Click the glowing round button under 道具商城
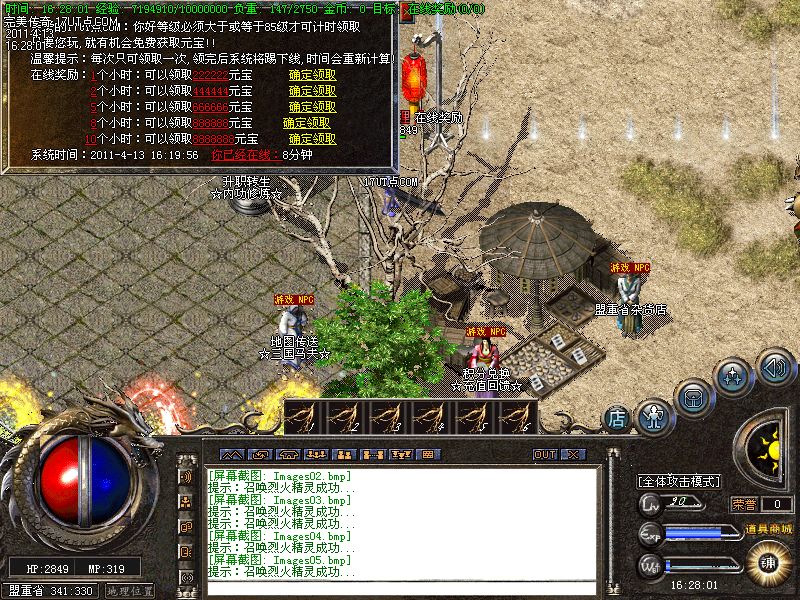800x600 pixels. click(767, 561)
